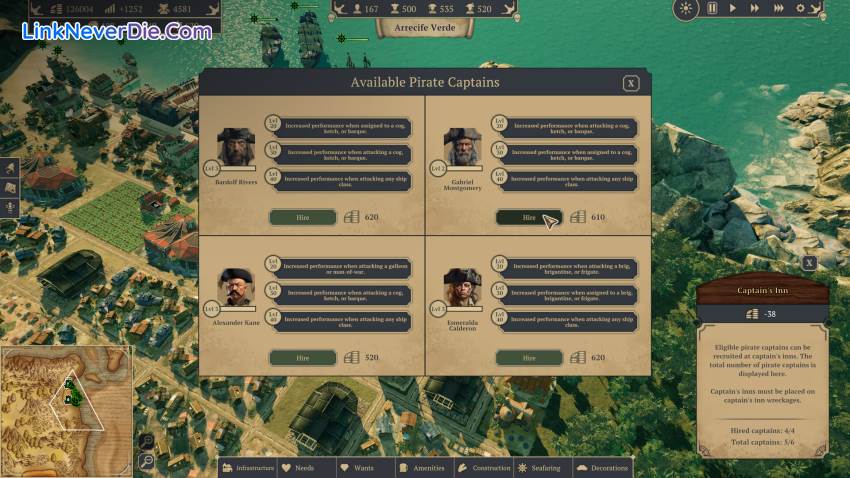Close the Captain's Inn info panel
850x478 pixels.
click(809, 263)
